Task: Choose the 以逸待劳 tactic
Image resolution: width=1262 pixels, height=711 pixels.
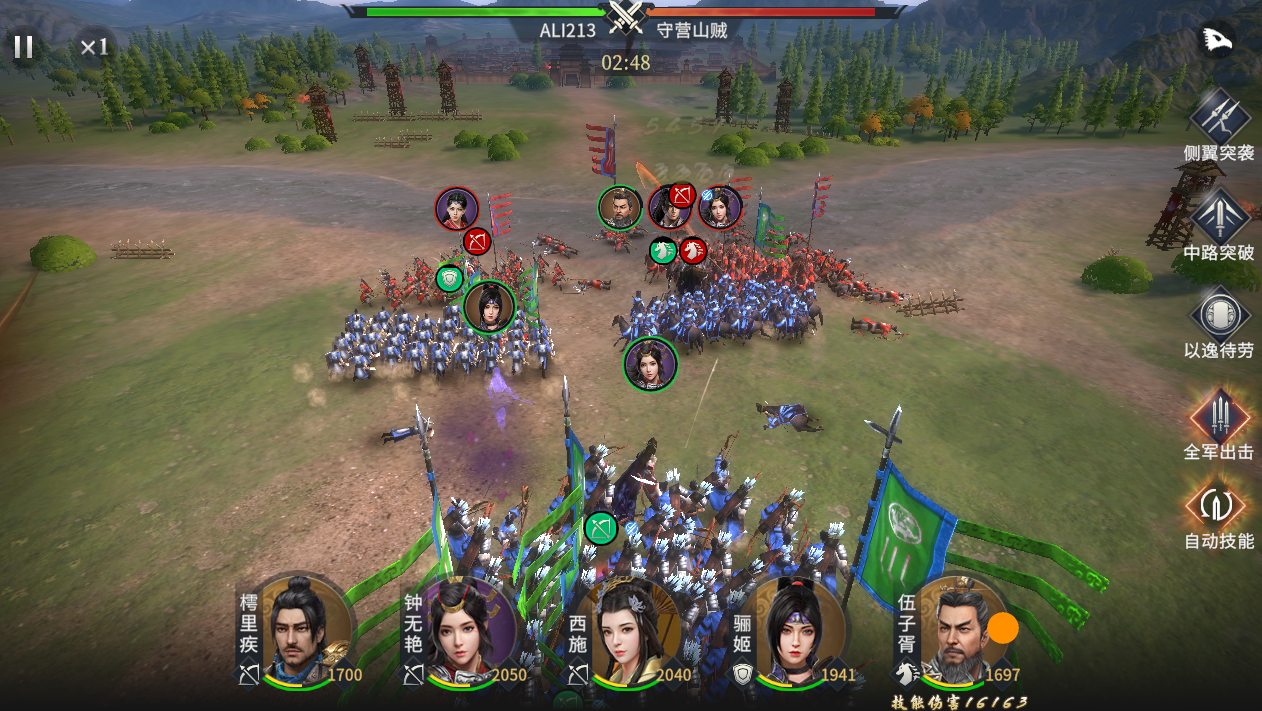Action: pos(1219,314)
